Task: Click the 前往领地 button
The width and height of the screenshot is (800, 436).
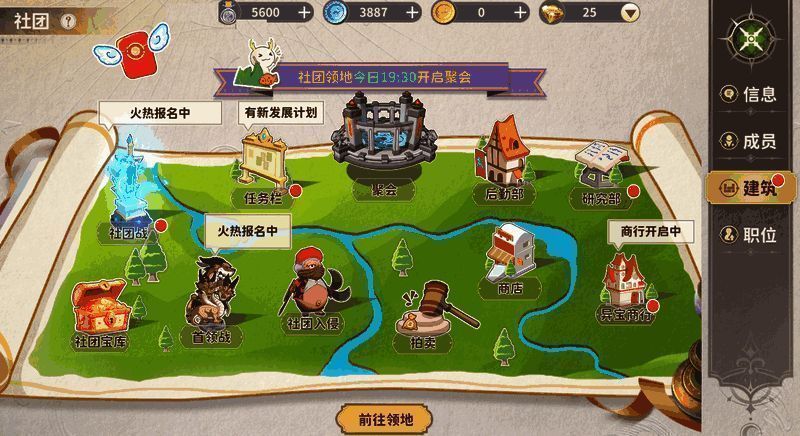Action: coord(385,419)
